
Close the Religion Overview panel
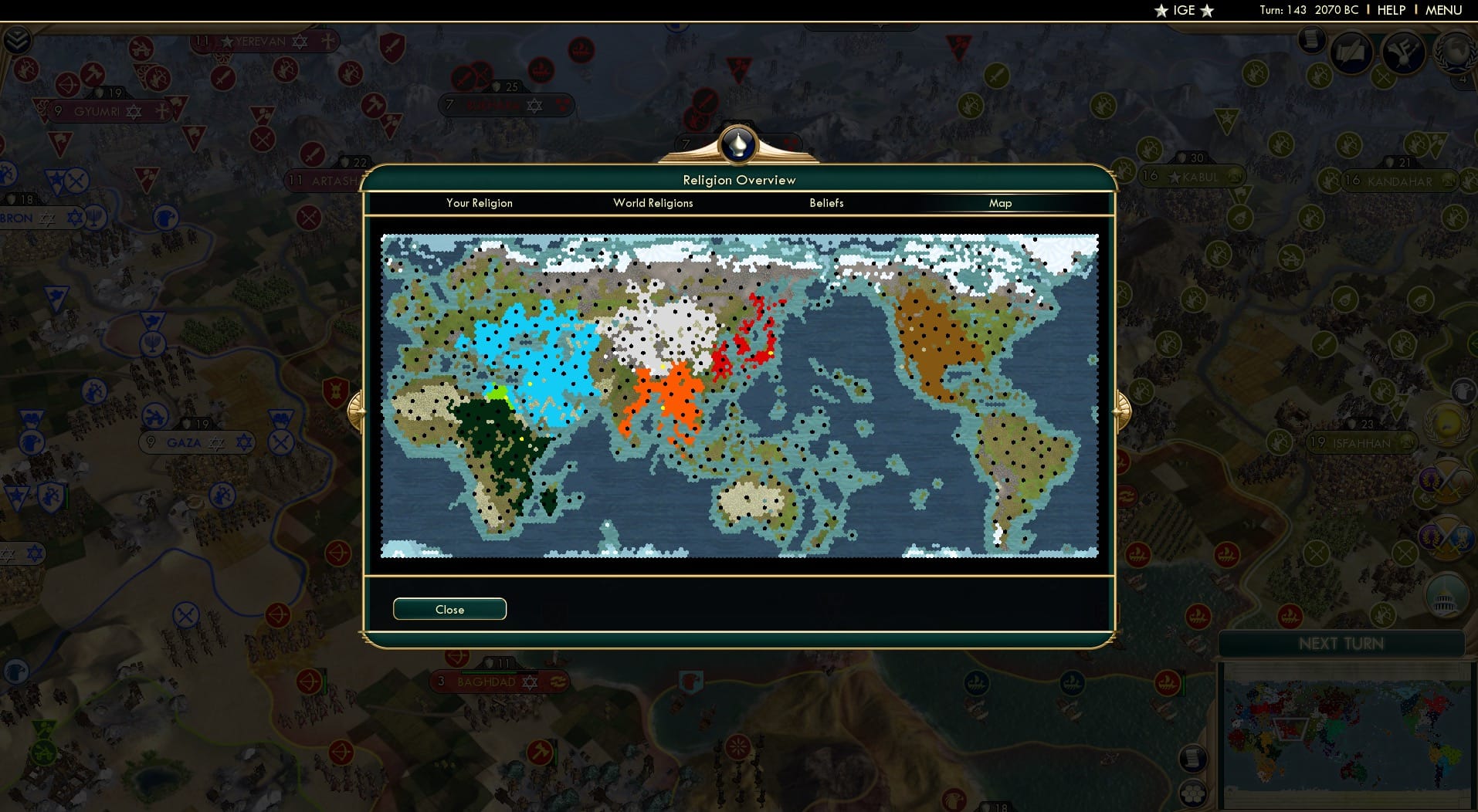point(449,609)
